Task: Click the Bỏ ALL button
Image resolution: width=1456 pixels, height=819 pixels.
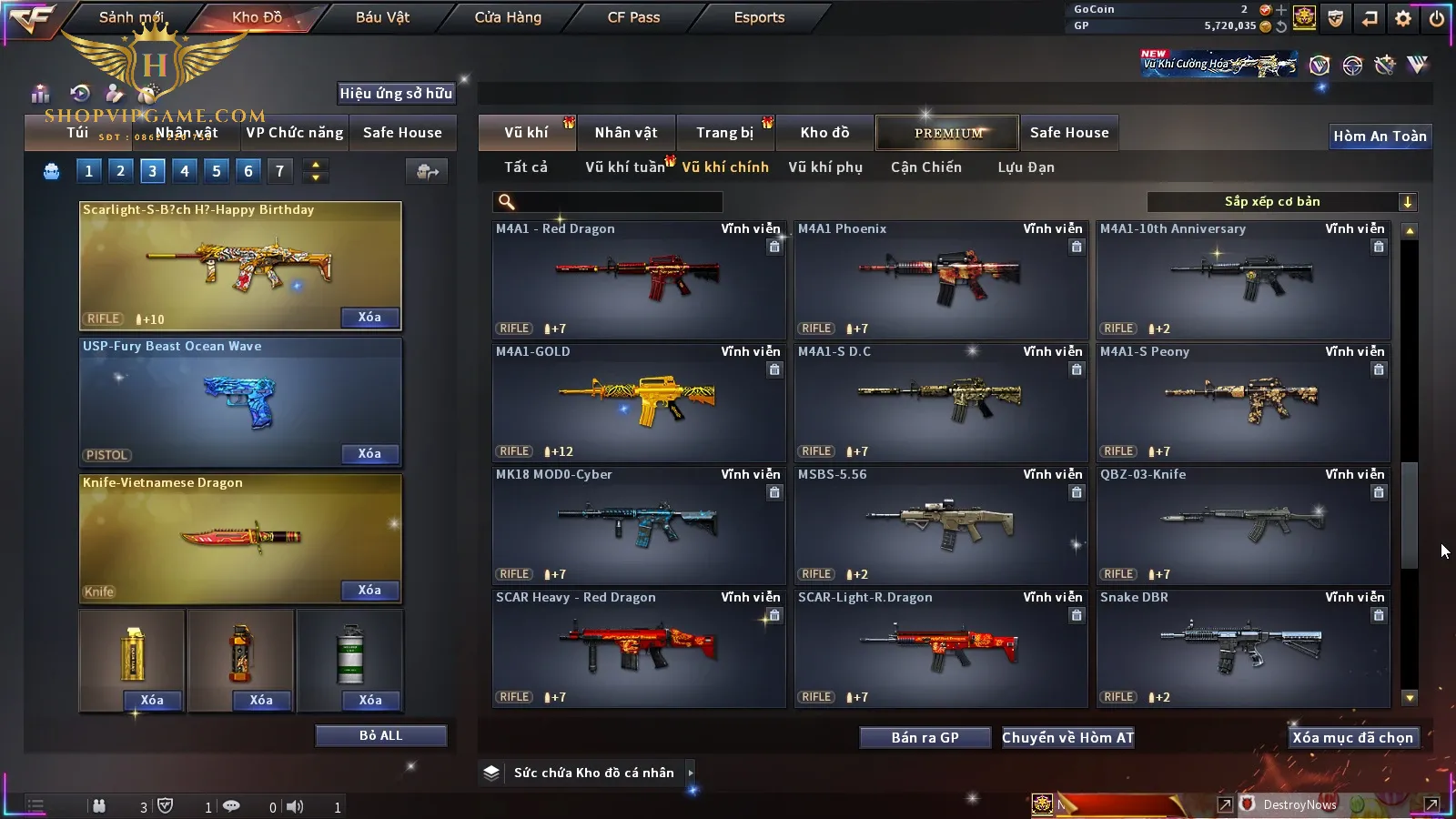Action: 380,735
